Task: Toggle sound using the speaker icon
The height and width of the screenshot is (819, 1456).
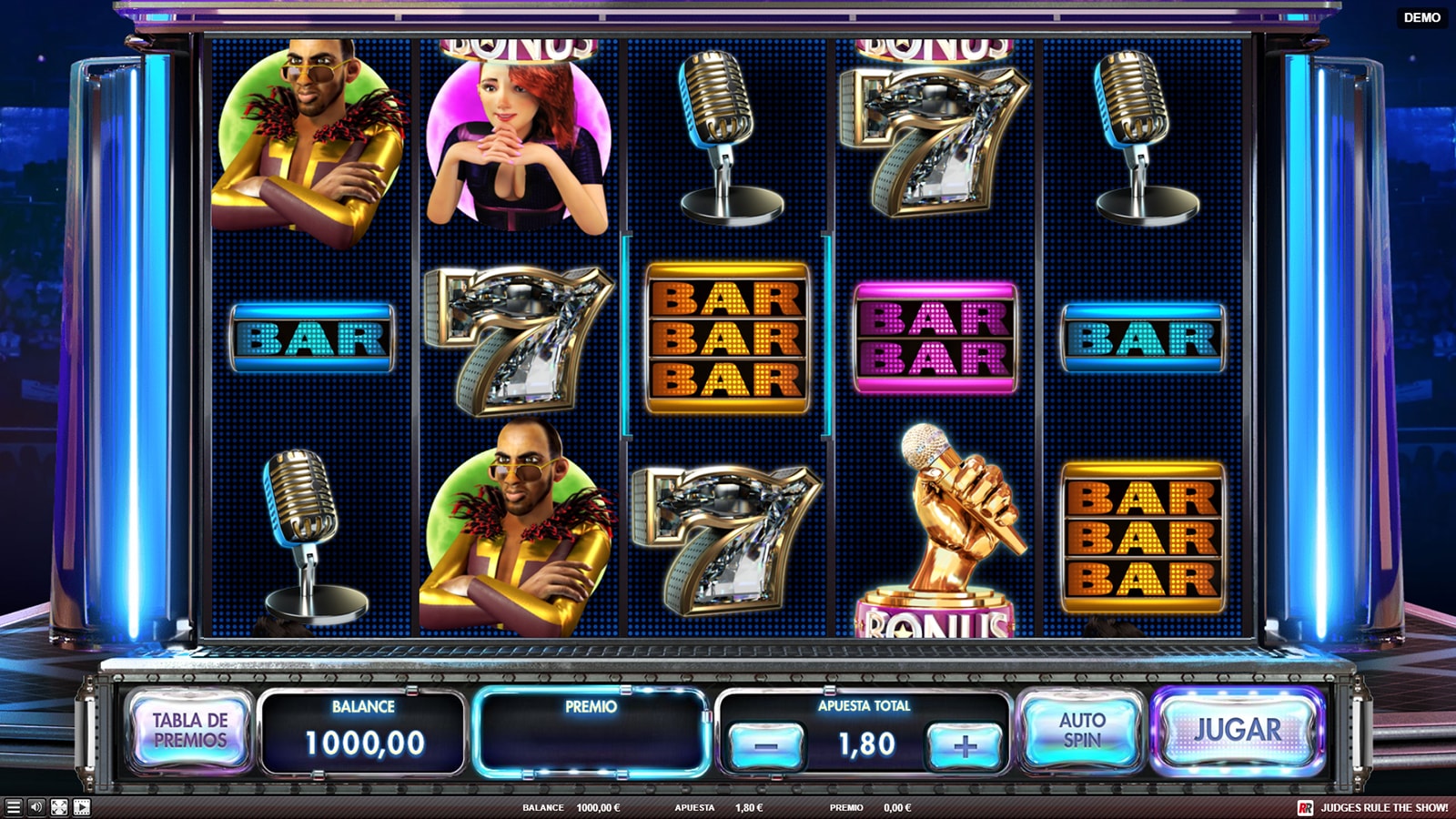Action: (x=36, y=807)
